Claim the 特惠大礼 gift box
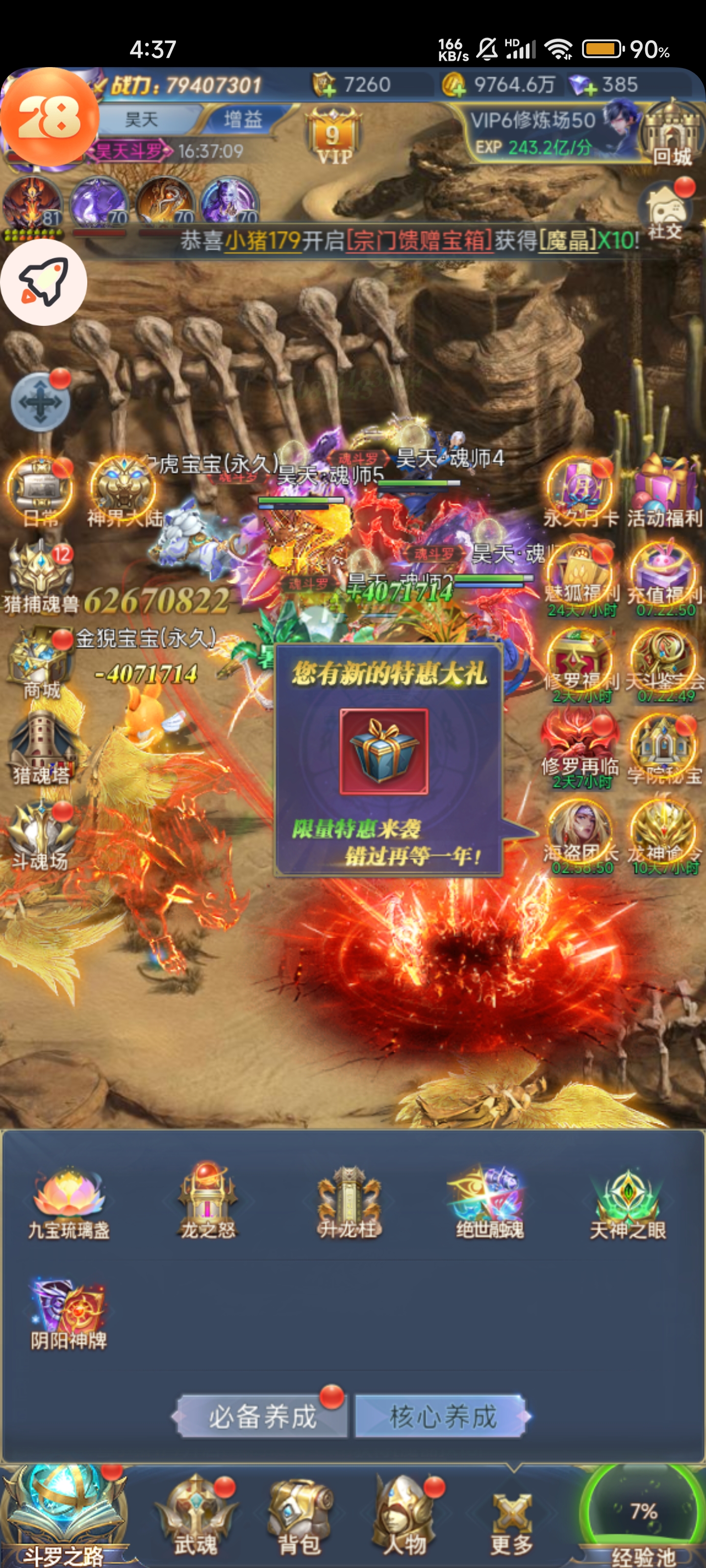This screenshot has width=706, height=1568. pos(384,751)
